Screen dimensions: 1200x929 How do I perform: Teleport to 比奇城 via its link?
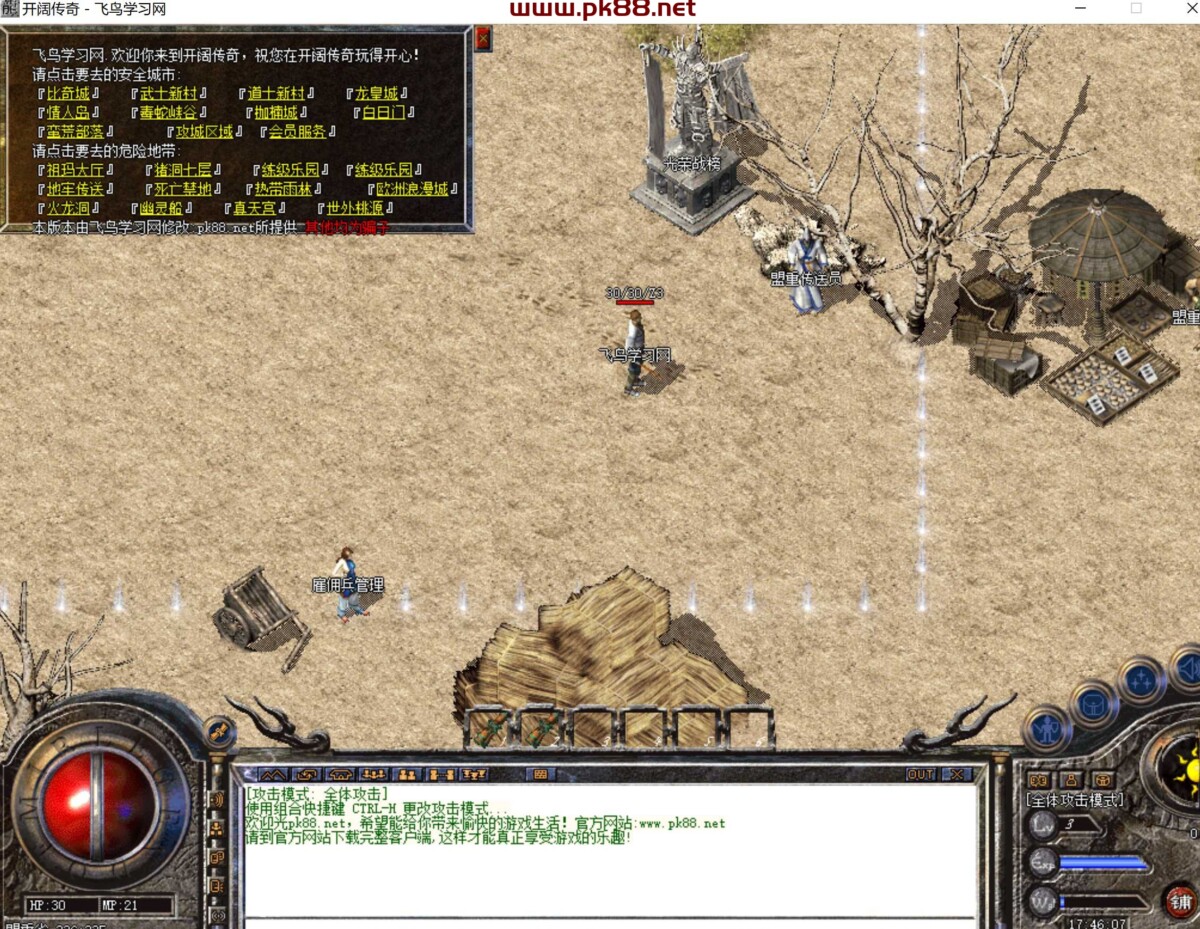pos(68,94)
